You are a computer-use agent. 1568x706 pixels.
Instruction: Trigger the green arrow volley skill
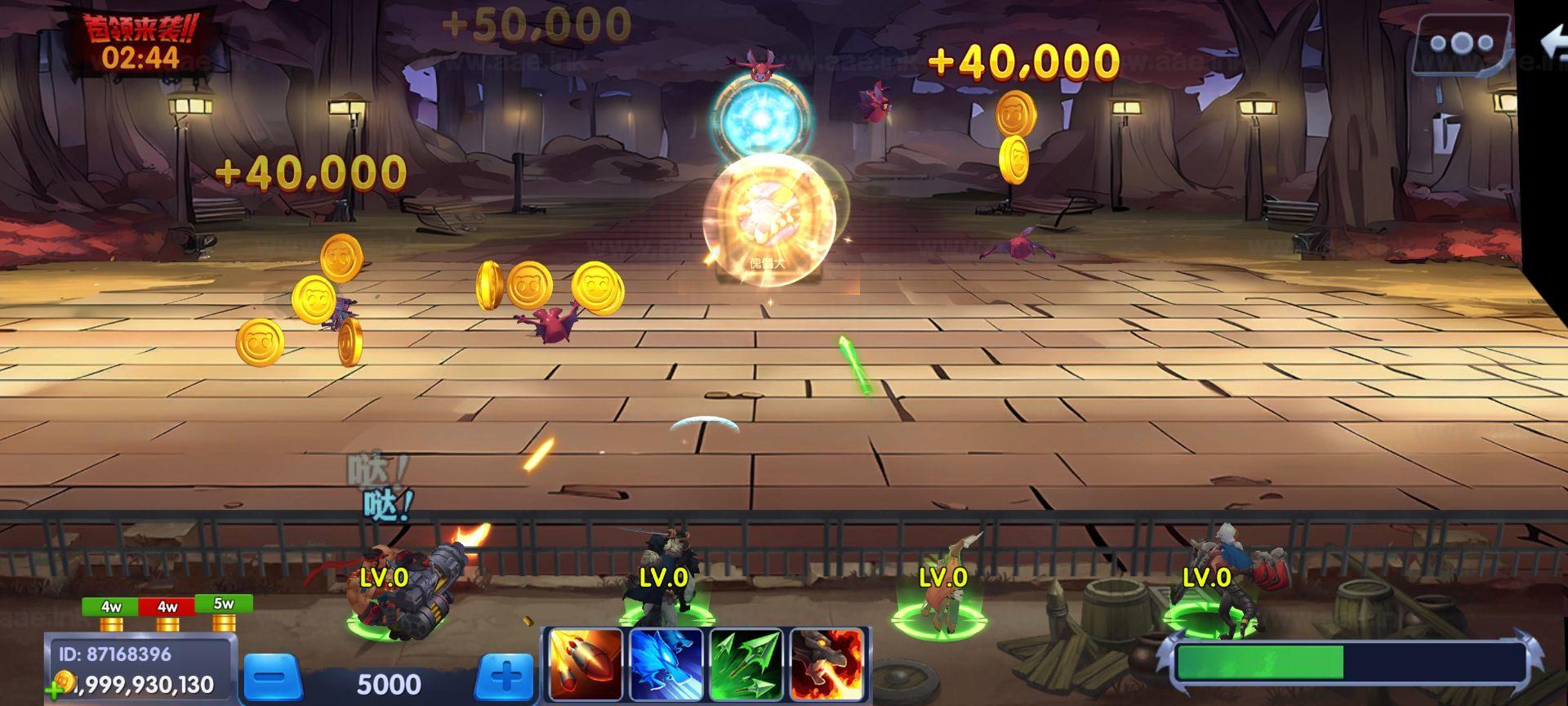pos(746,665)
